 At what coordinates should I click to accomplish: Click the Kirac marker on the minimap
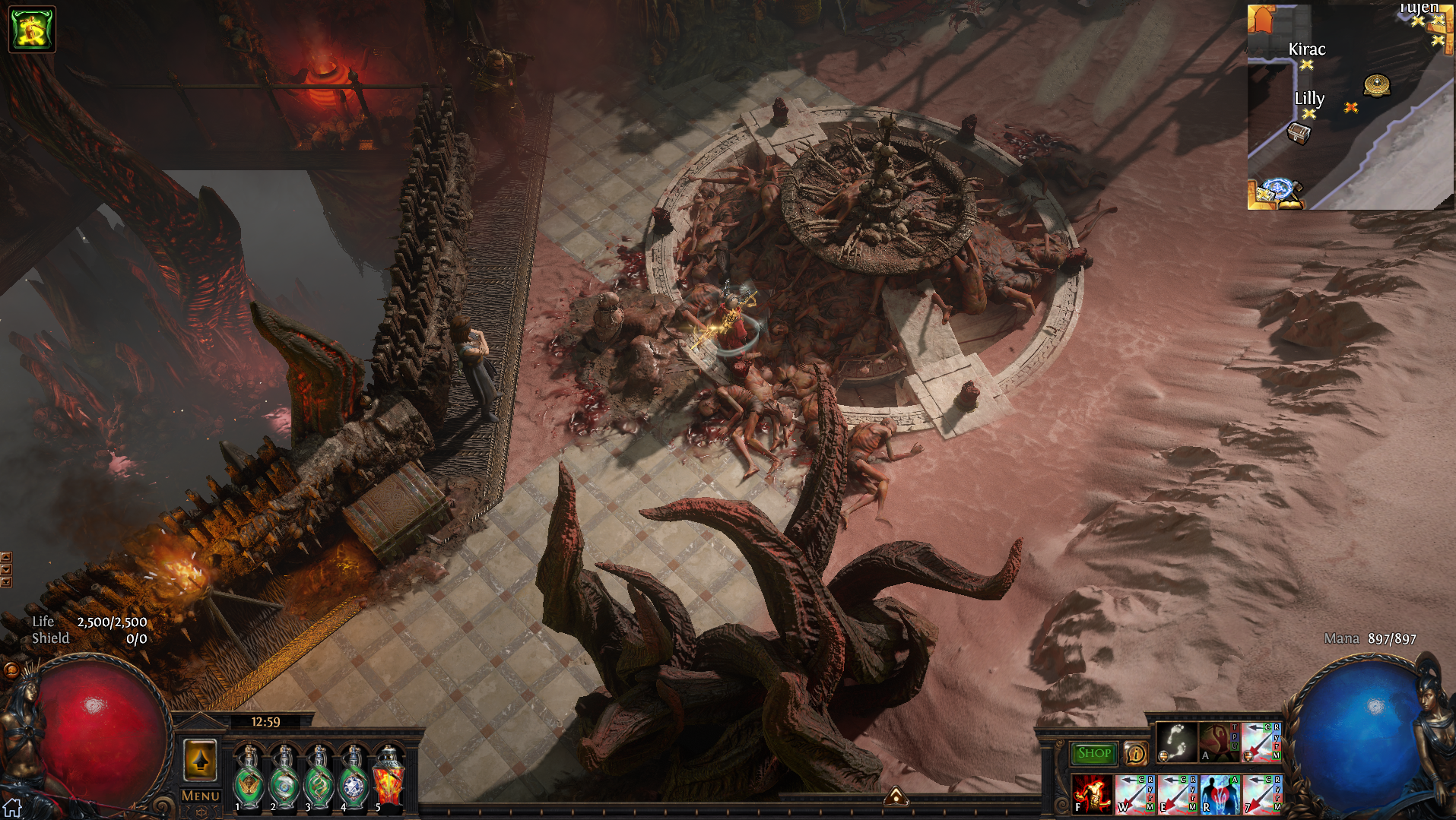[x=1306, y=65]
